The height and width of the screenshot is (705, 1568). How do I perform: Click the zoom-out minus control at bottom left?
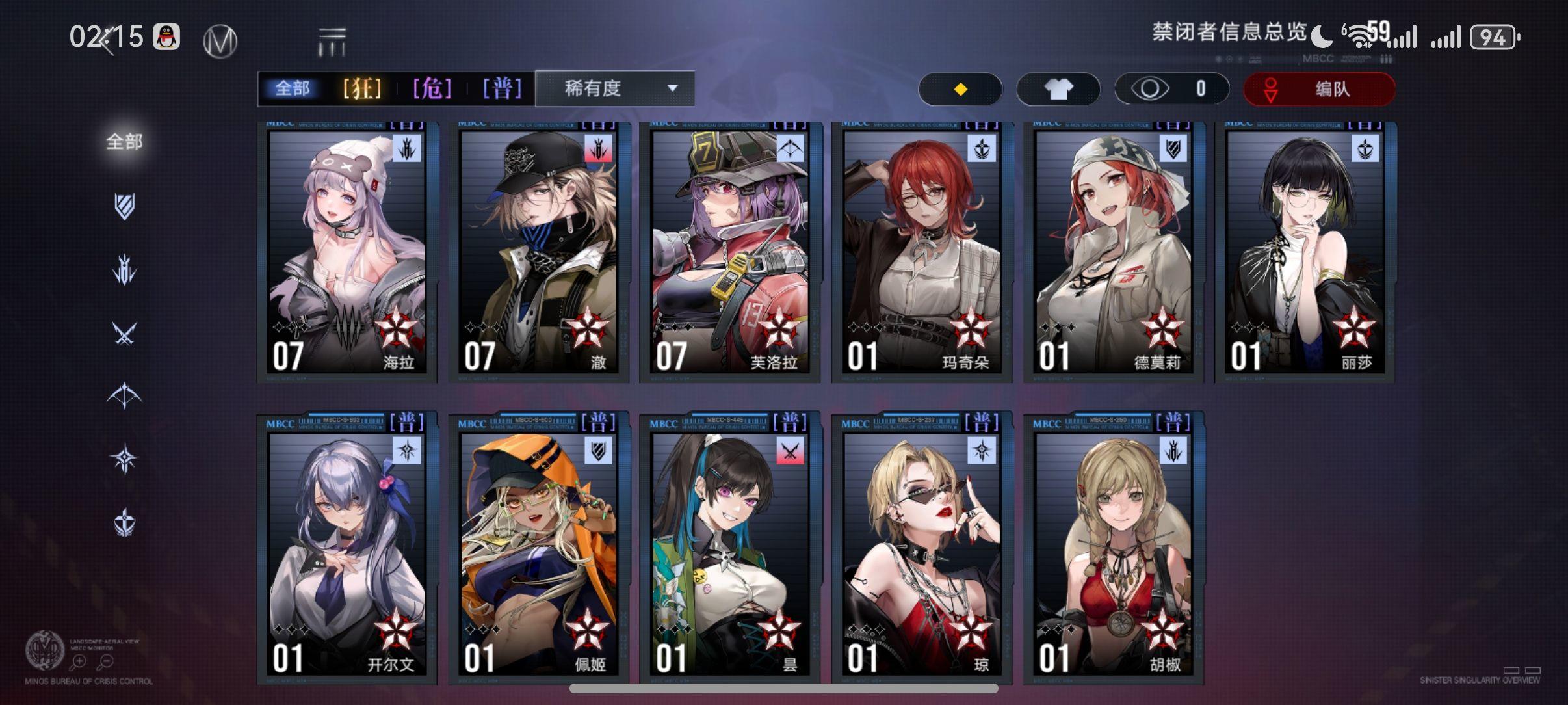pyautogui.click(x=107, y=661)
